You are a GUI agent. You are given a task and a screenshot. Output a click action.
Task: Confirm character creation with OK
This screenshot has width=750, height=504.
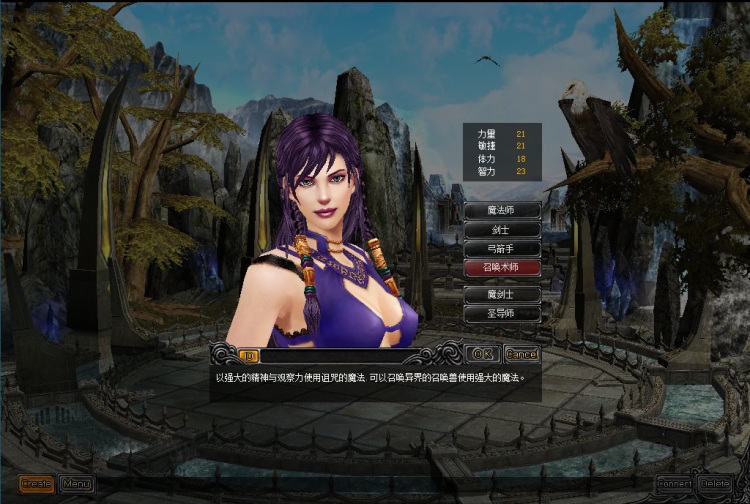[x=482, y=354]
